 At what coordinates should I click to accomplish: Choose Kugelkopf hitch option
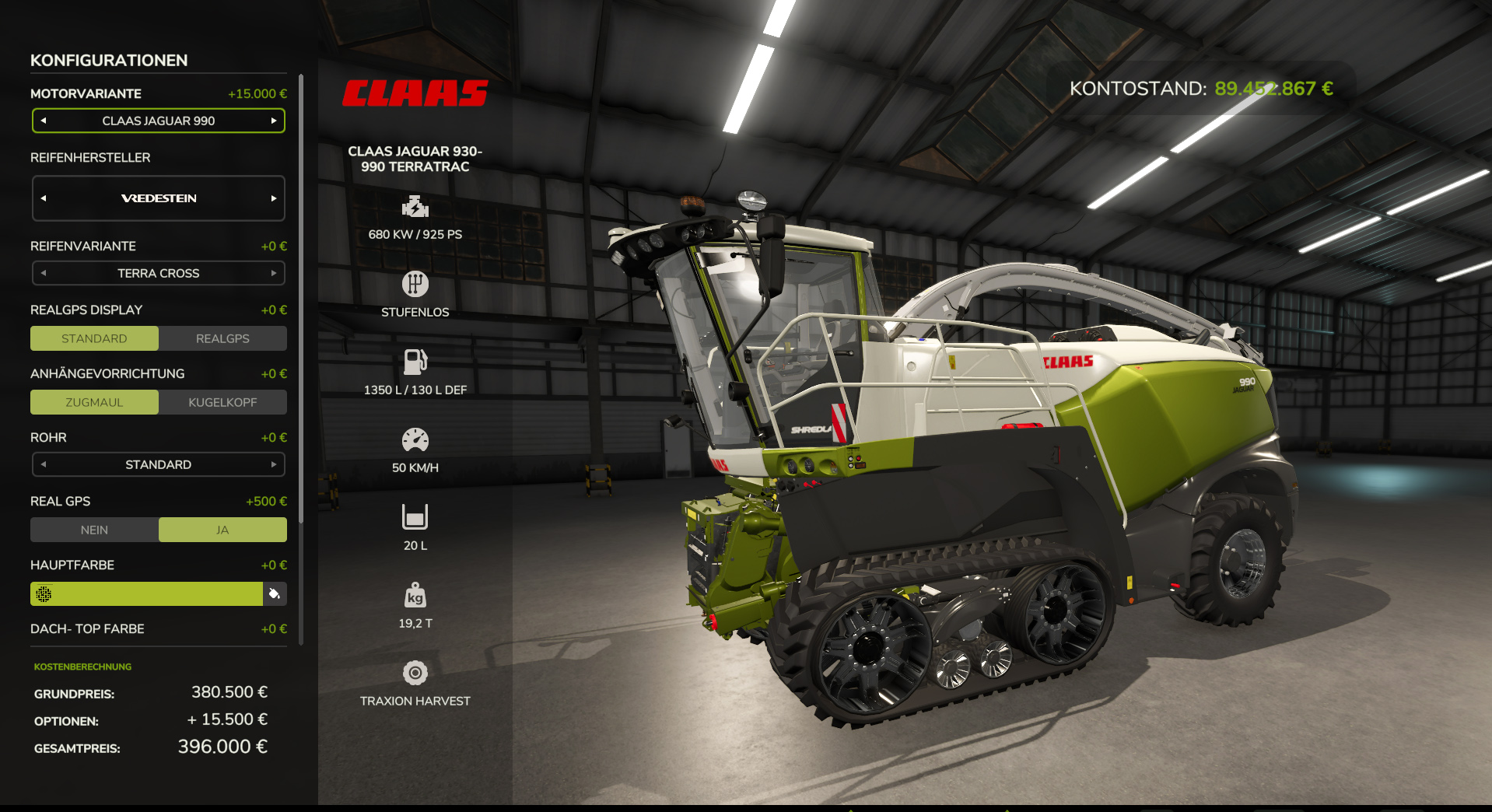pyautogui.click(x=222, y=402)
